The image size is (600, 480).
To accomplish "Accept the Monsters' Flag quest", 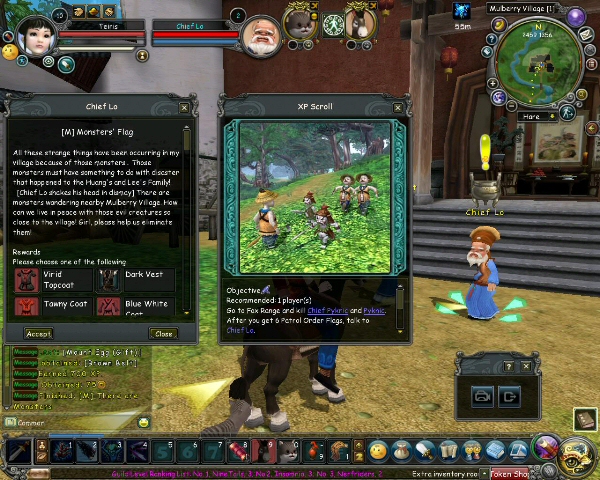I will click(x=39, y=333).
